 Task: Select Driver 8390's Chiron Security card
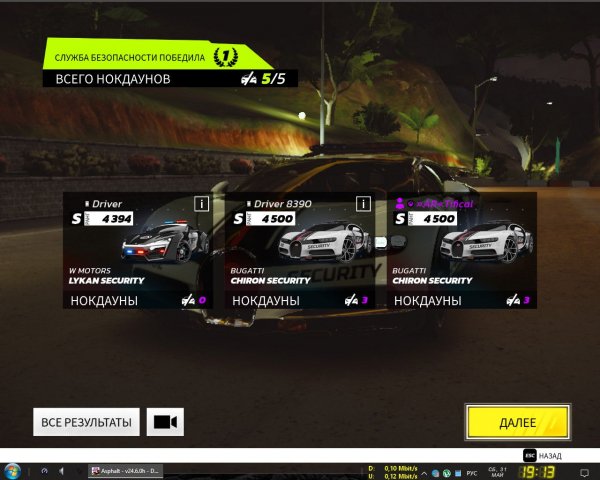(x=299, y=250)
